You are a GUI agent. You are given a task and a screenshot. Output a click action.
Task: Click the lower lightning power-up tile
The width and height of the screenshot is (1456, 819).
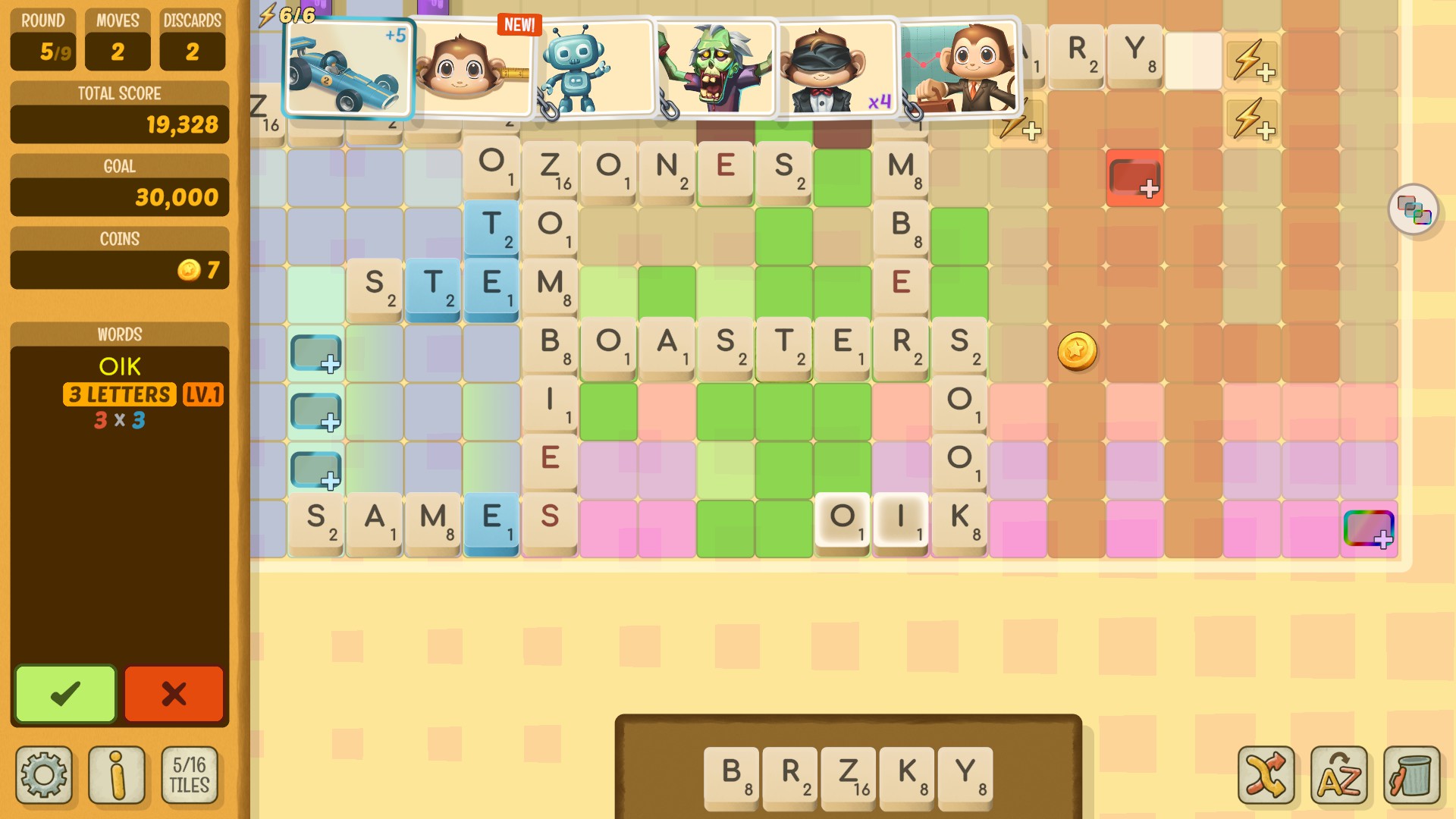pyautogui.click(x=1252, y=119)
